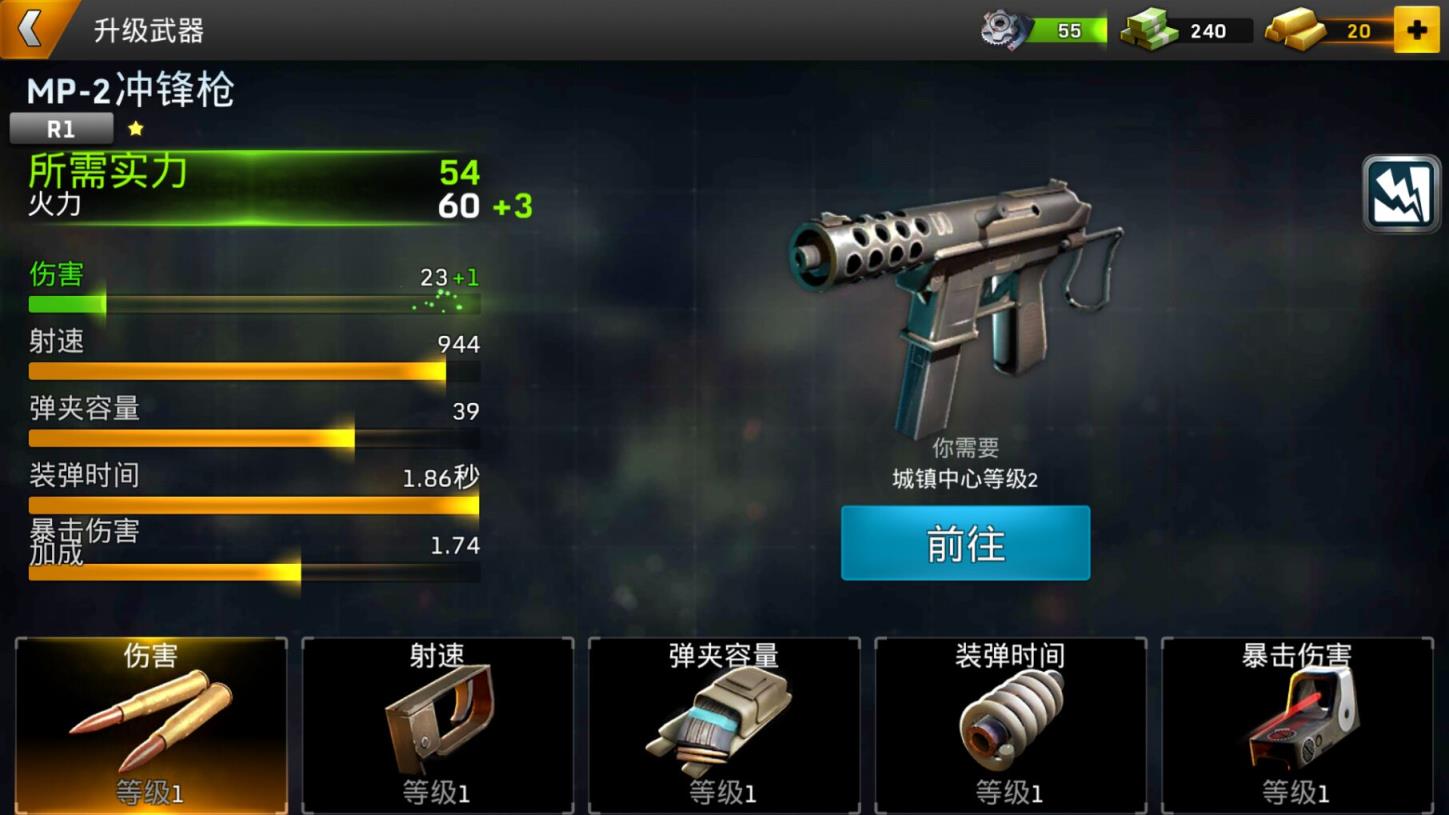
Task: Choose the 射速 upgrade tile
Action: pyautogui.click(x=438, y=725)
